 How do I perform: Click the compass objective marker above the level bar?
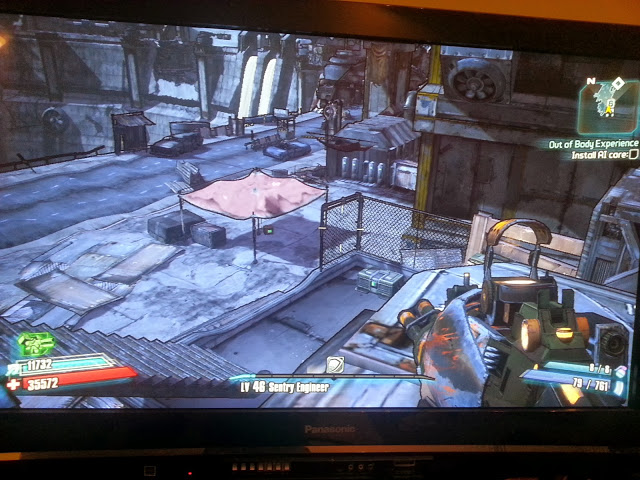point(335,366)
